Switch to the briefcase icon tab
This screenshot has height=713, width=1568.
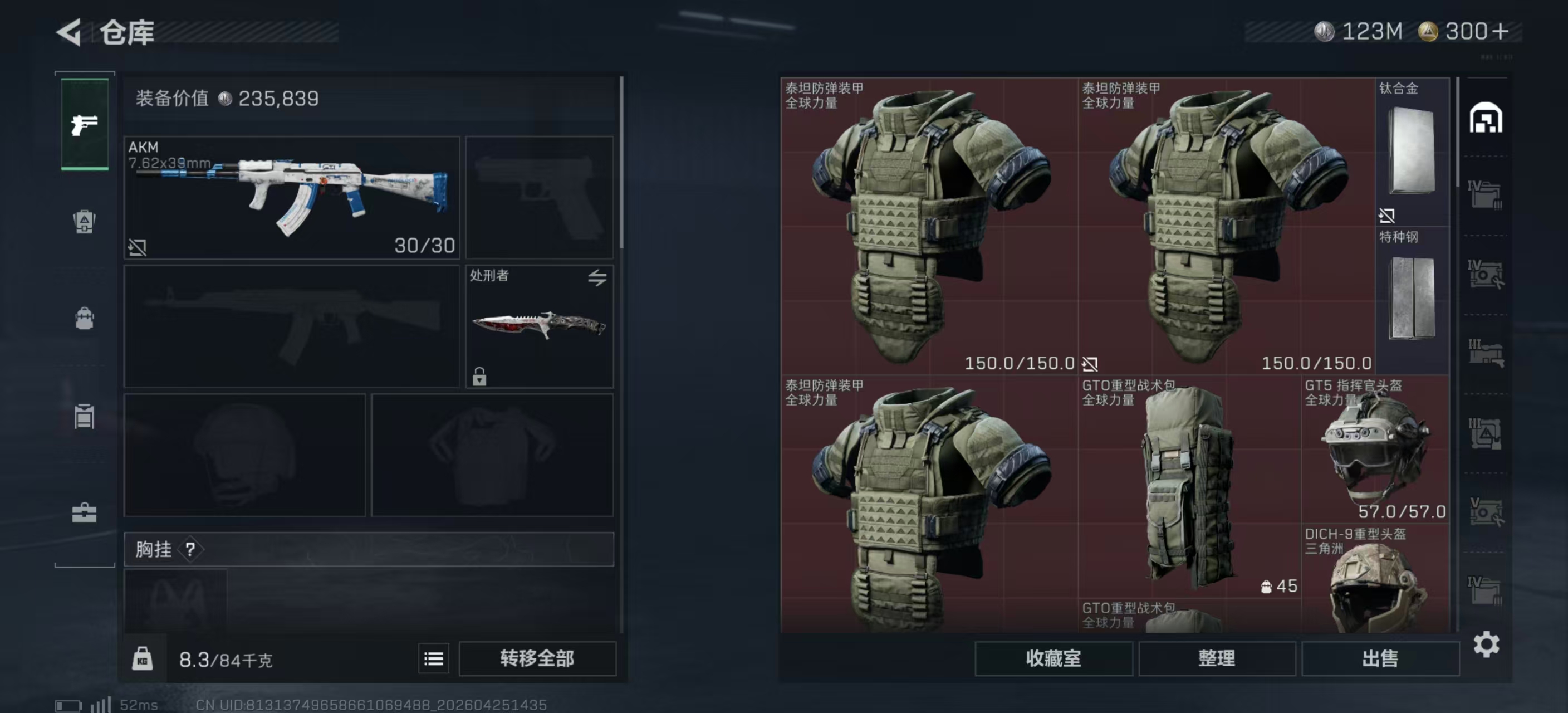pyautogui.click(x=84, y=512)
